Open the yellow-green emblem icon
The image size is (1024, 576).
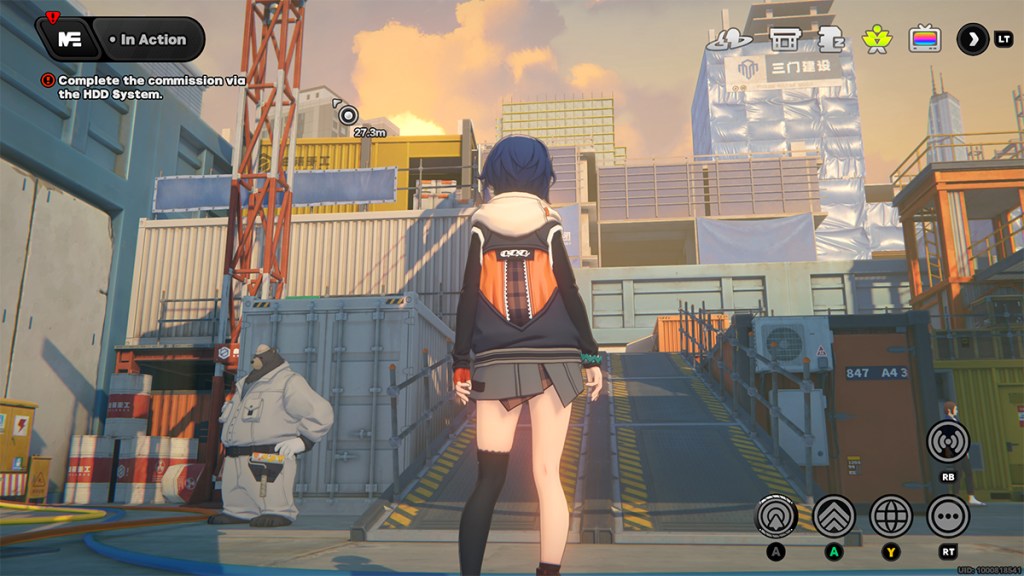(x=876, y=40)
